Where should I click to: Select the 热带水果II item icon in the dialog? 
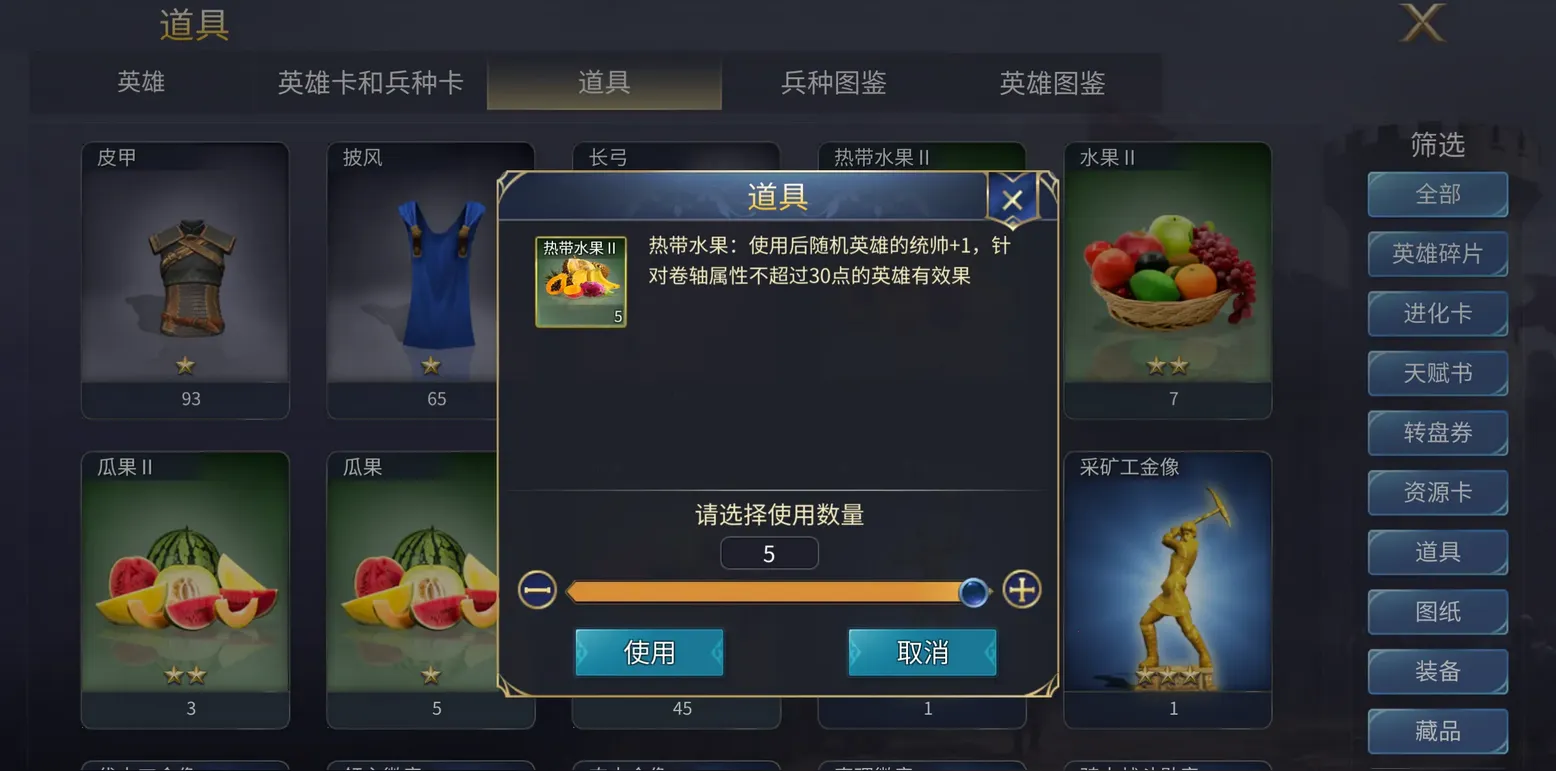coord(580,280)
